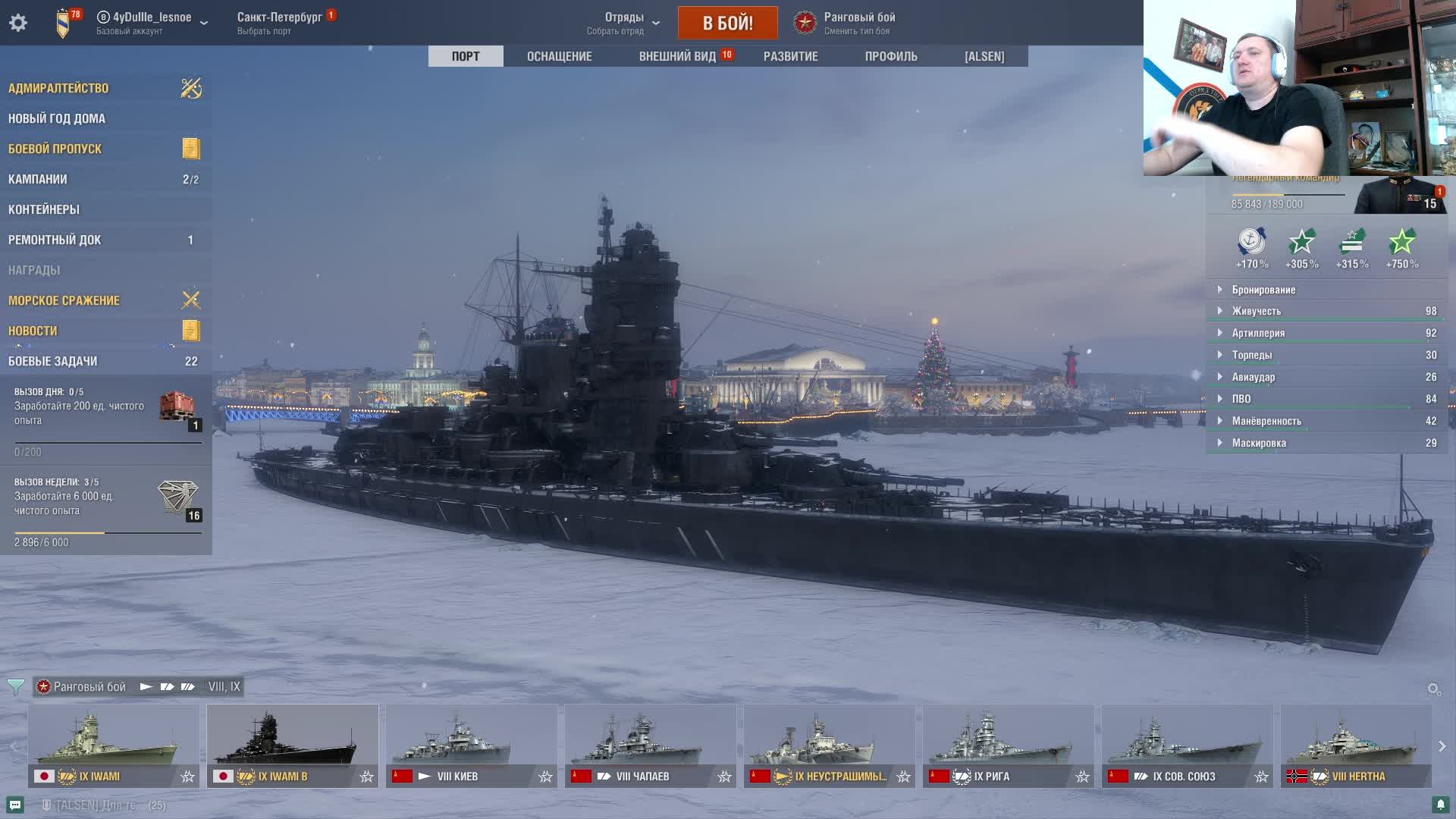Open the carousel filter funnel icon
Viewport: 1456px width, 819px height.
click(15, 687)
